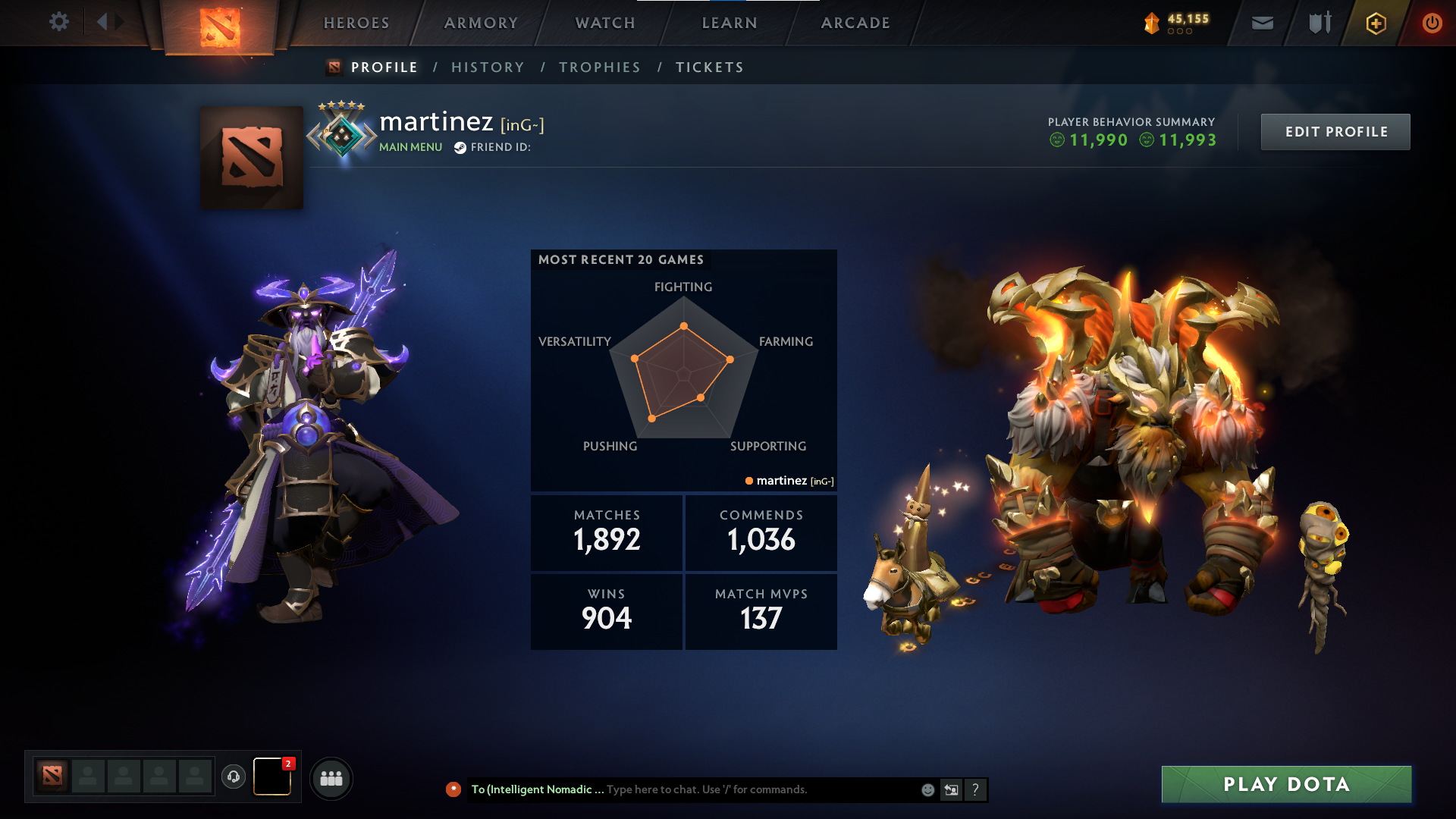
Task: Click the power button to exit the game
Action: pos(1433,23)
